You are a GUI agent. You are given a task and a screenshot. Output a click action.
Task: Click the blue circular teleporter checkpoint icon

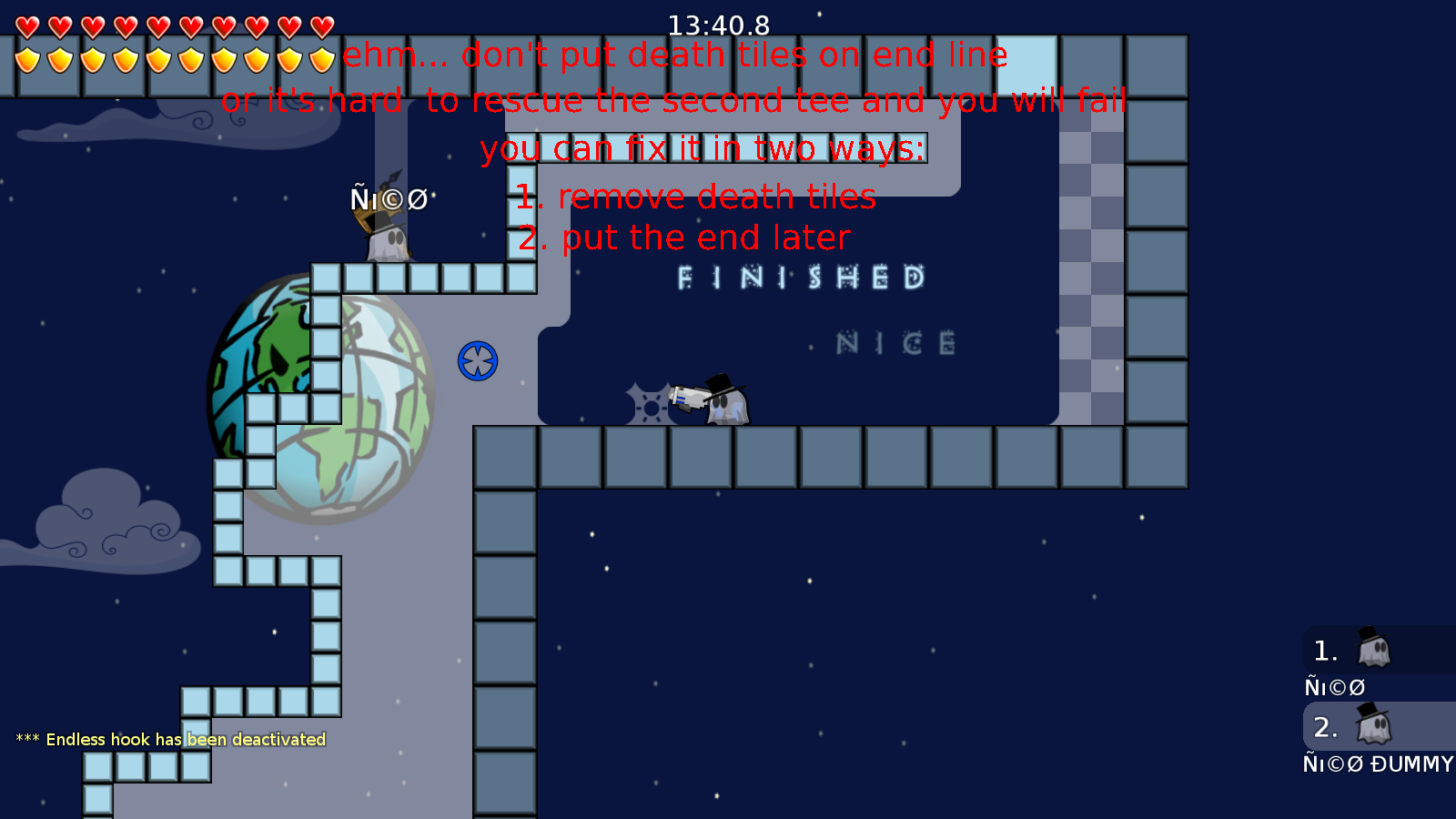click(477, 360)
